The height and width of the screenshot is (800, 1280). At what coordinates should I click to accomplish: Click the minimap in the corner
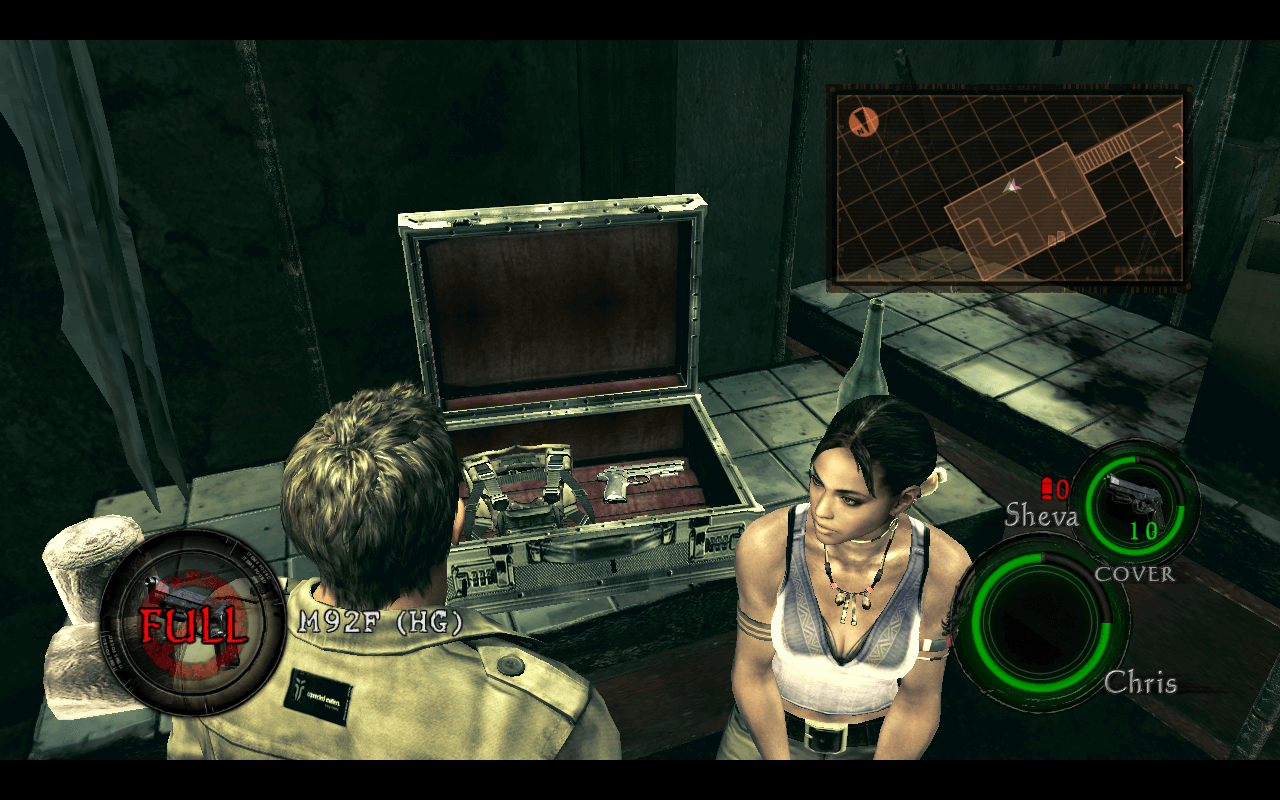pos(1008,187)
